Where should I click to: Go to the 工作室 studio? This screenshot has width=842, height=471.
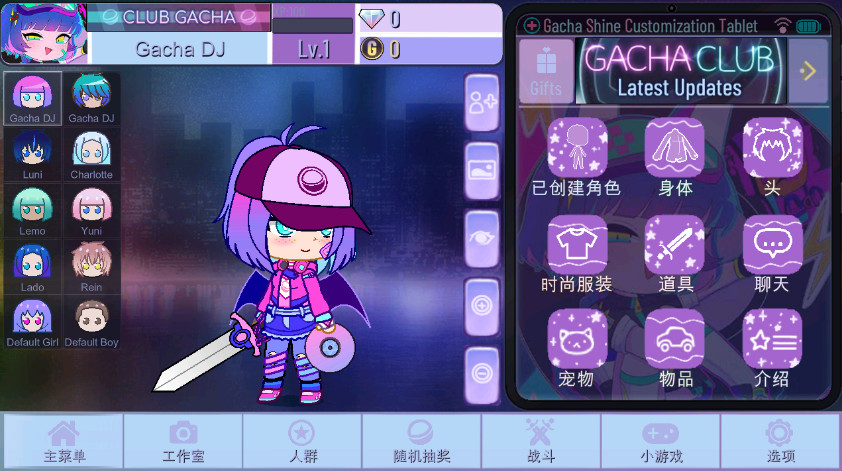pos(183,441)
